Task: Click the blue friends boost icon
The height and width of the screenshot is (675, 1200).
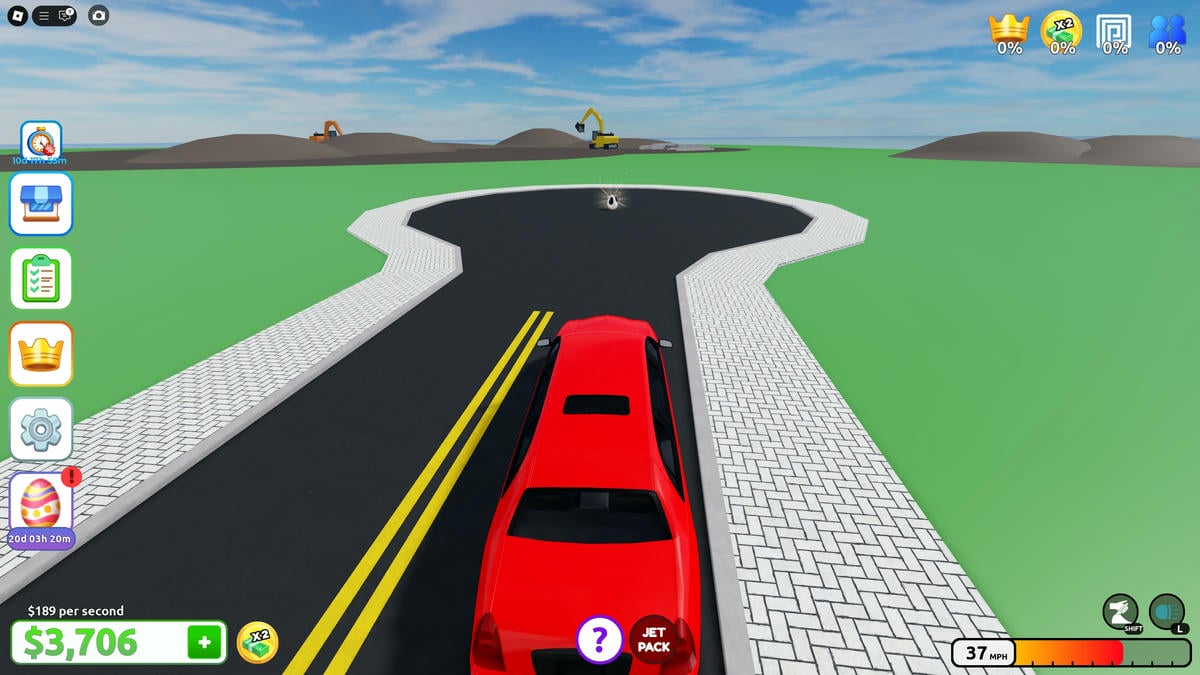Action: point(1167,31)
